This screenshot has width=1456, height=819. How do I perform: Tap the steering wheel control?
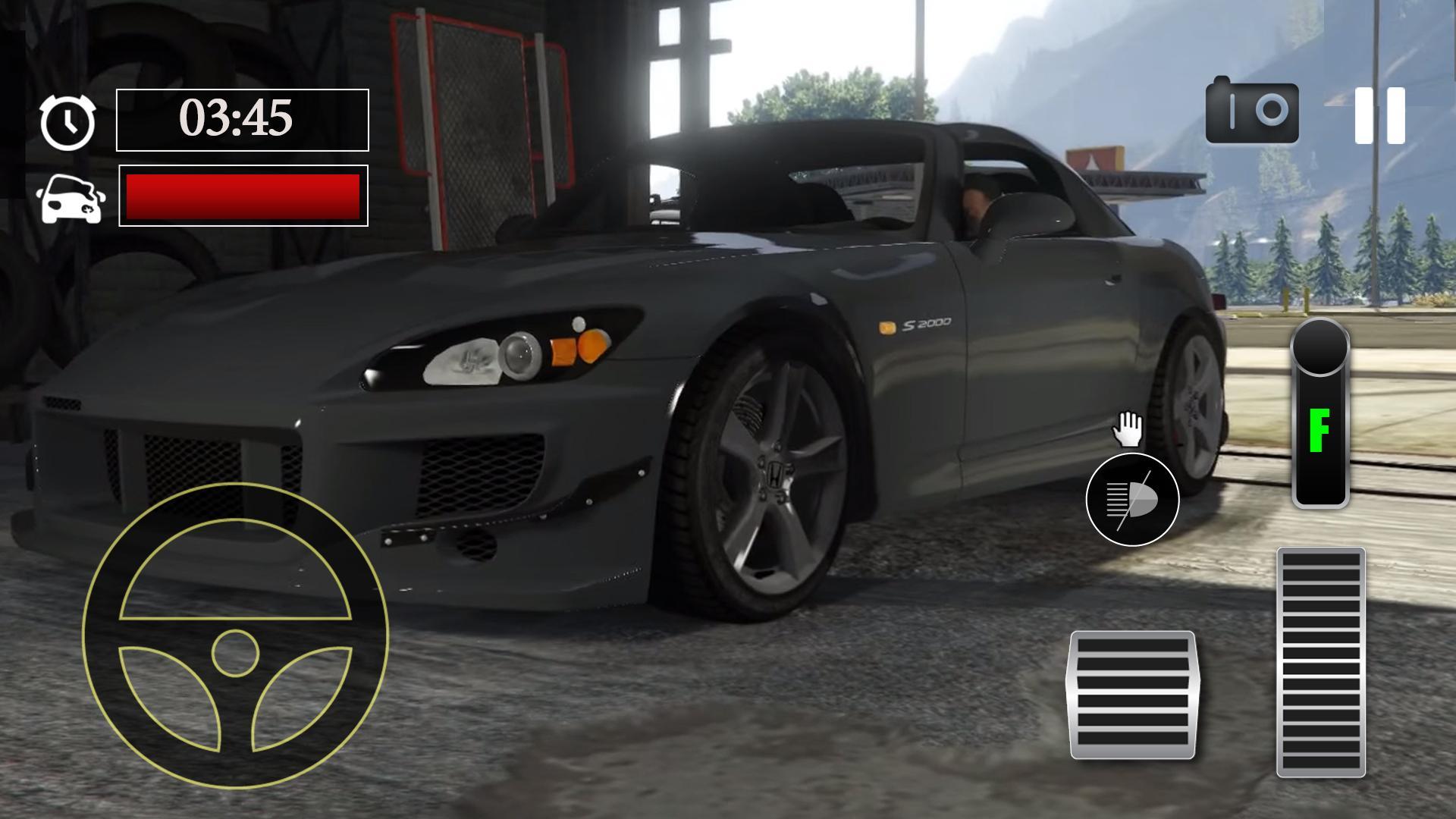tap(235, 637)
